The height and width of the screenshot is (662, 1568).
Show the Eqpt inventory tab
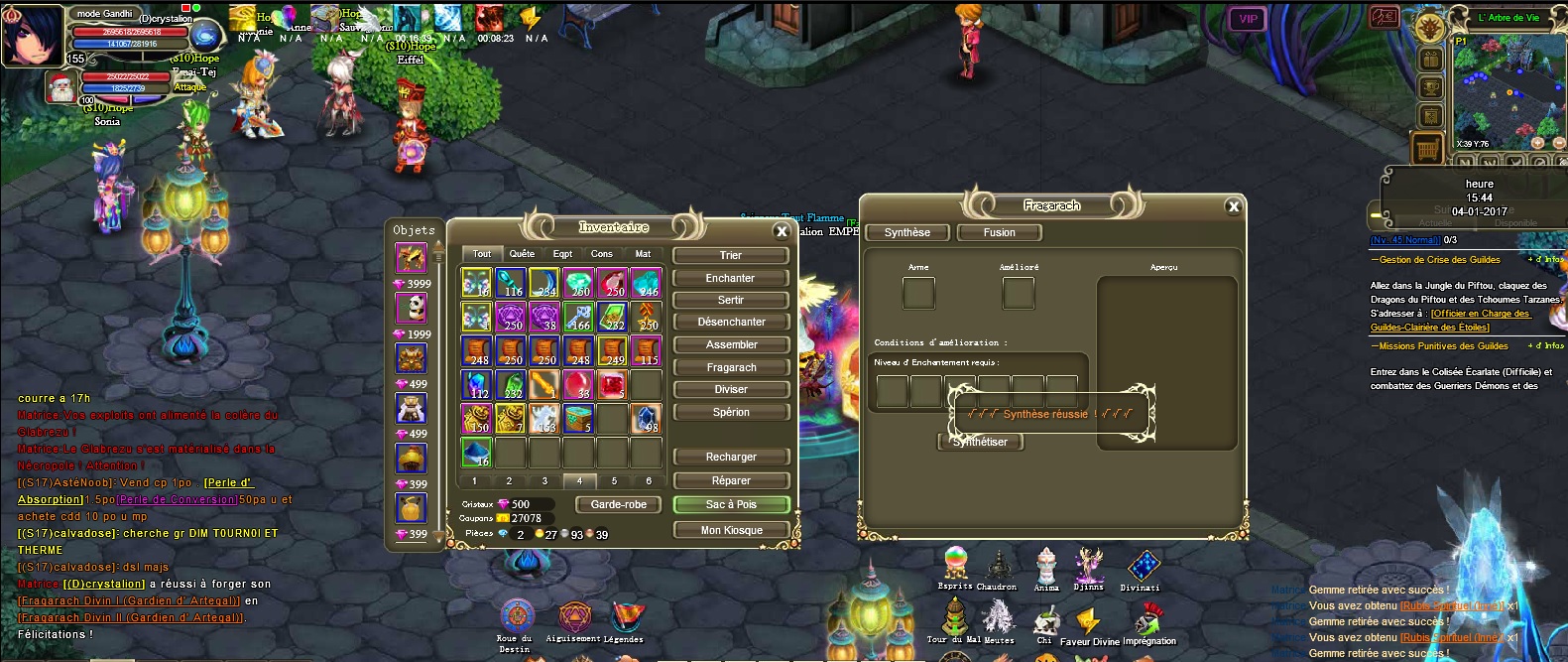tap(562, 254)
